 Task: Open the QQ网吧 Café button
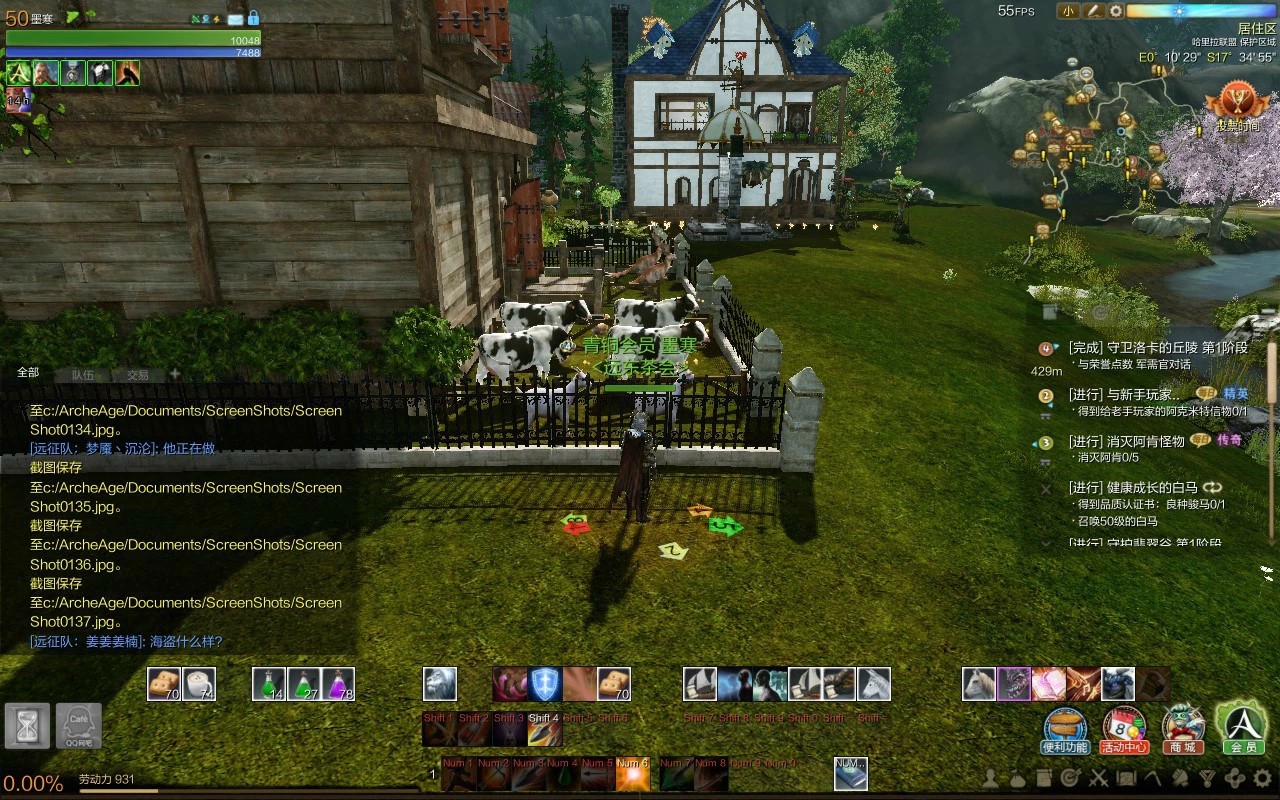tap(79, 726)
